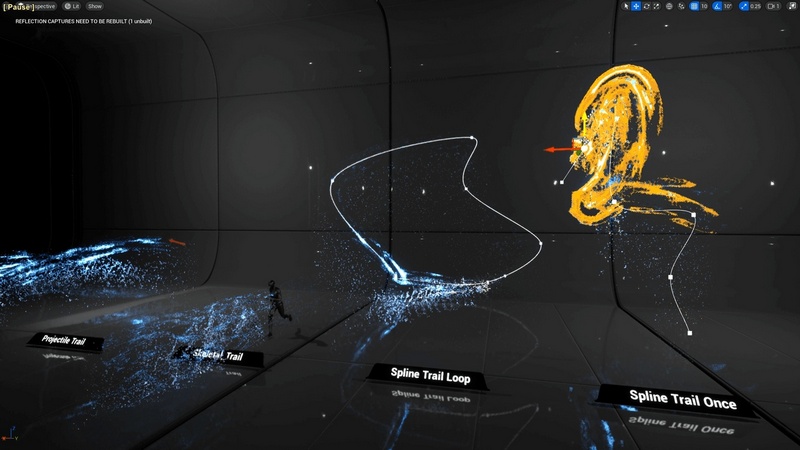This screenshot has width=800, height=450.
Task: Open the Lit view mode dropdown
Action: (x=72, y=6)
